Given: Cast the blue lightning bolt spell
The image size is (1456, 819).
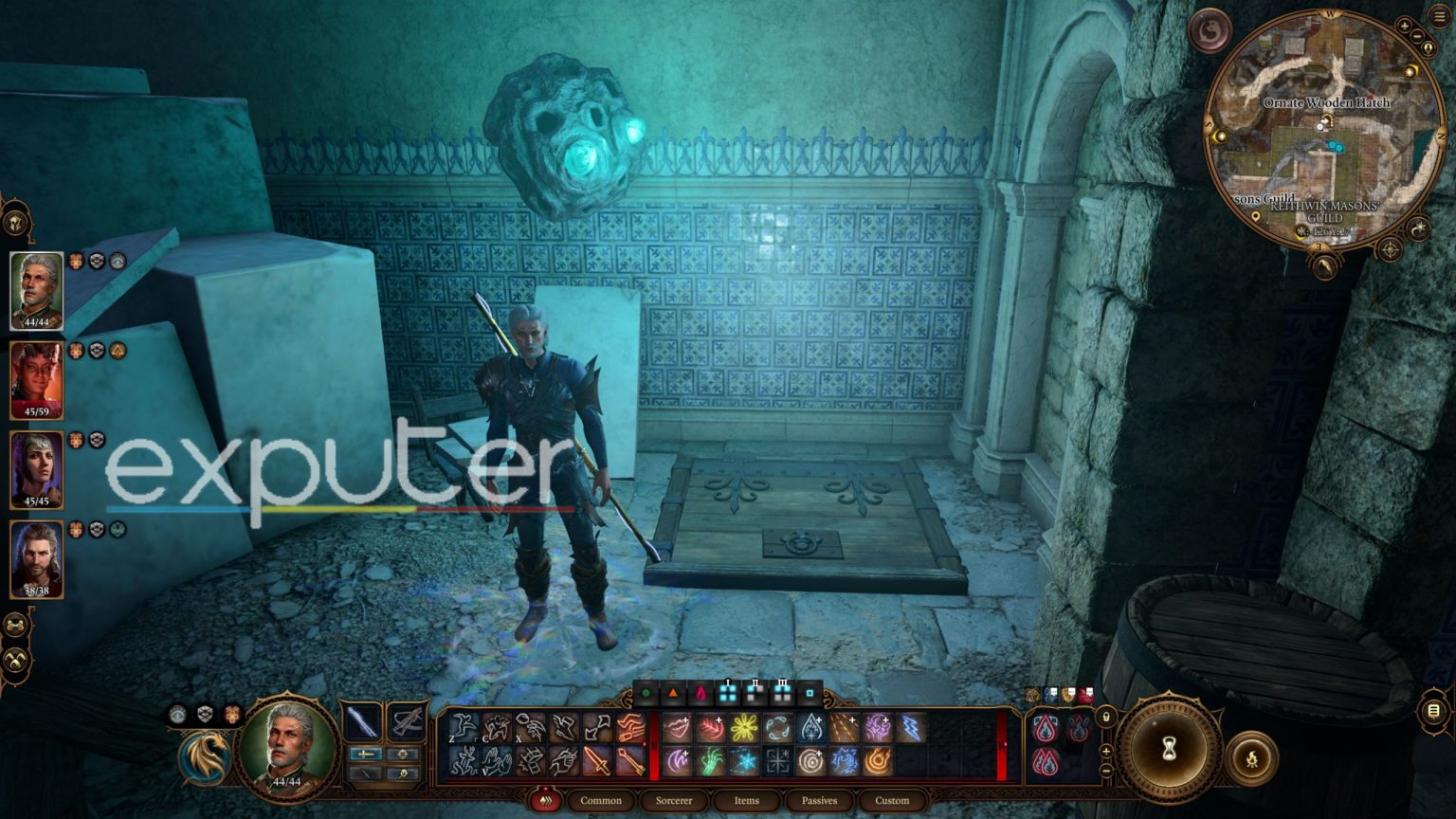Looking at the screenshot, I should [x=911, y=728].
